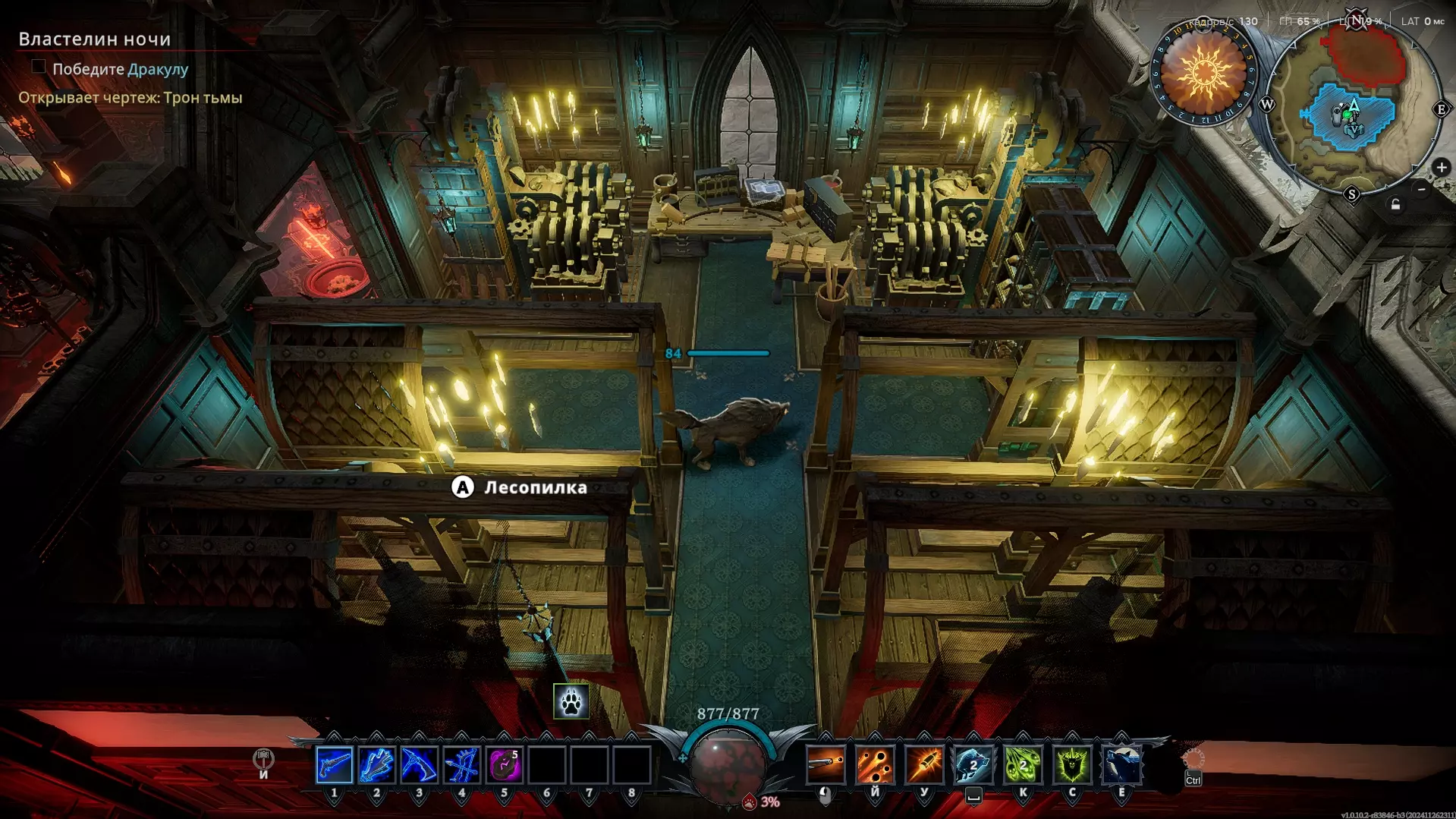Image resolution: width=1456 pixels, height=819 pixels.
Task: Activate the flaming bullet ability
Action: pos(924,764)
